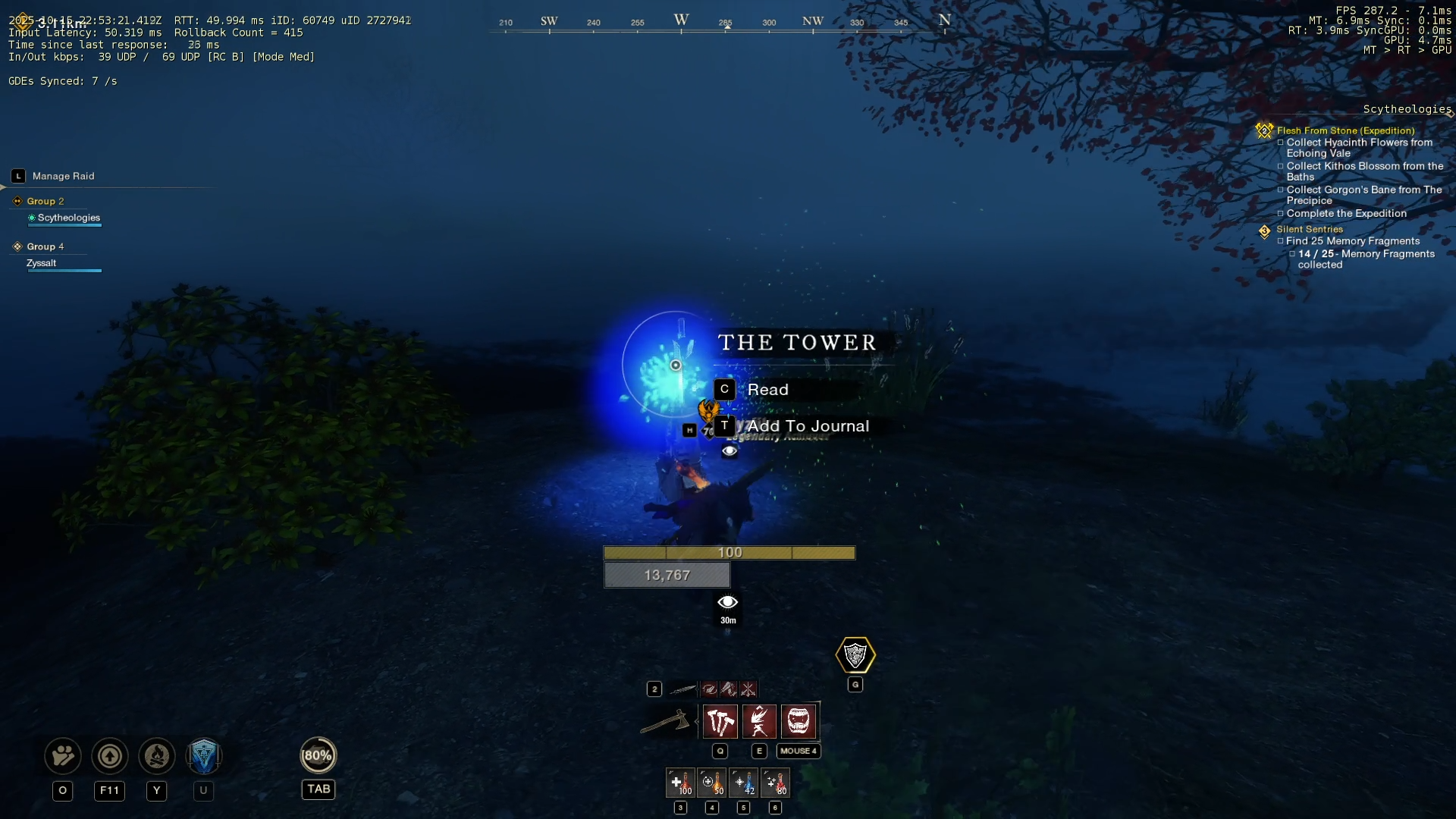1456x819 pixels.
Task: Activate the leaping strike ability
Action: coord(759,721)
